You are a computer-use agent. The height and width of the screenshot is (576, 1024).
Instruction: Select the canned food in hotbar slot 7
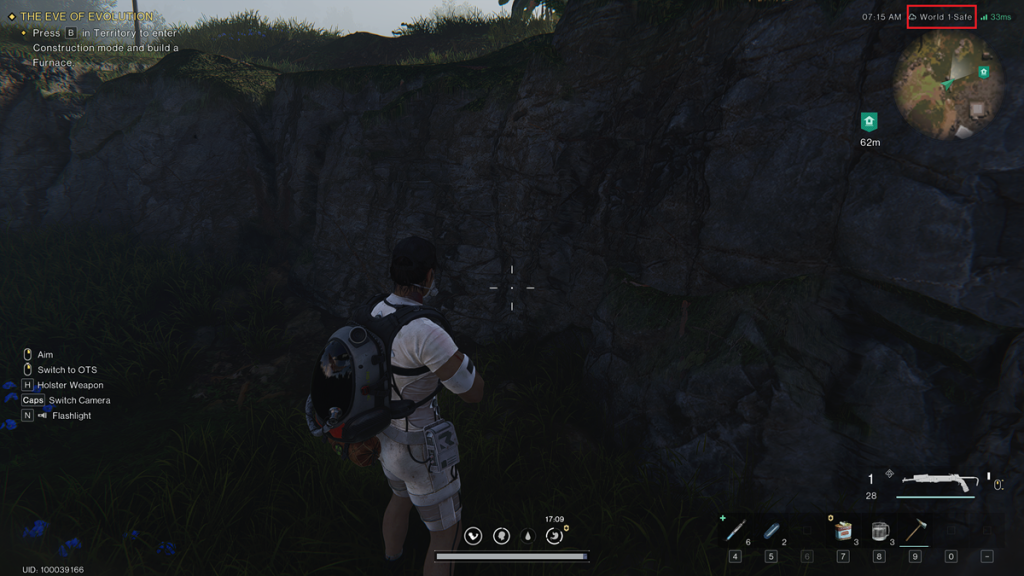(842, 531)
